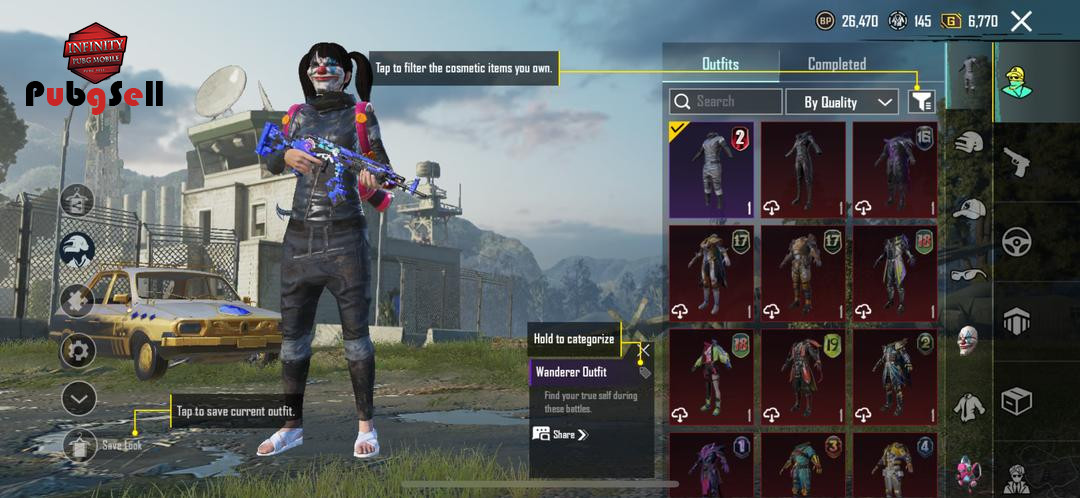Open the By Quality sort dropdown
Viewport: 1080px width, 498px height.
click(849, 101)
